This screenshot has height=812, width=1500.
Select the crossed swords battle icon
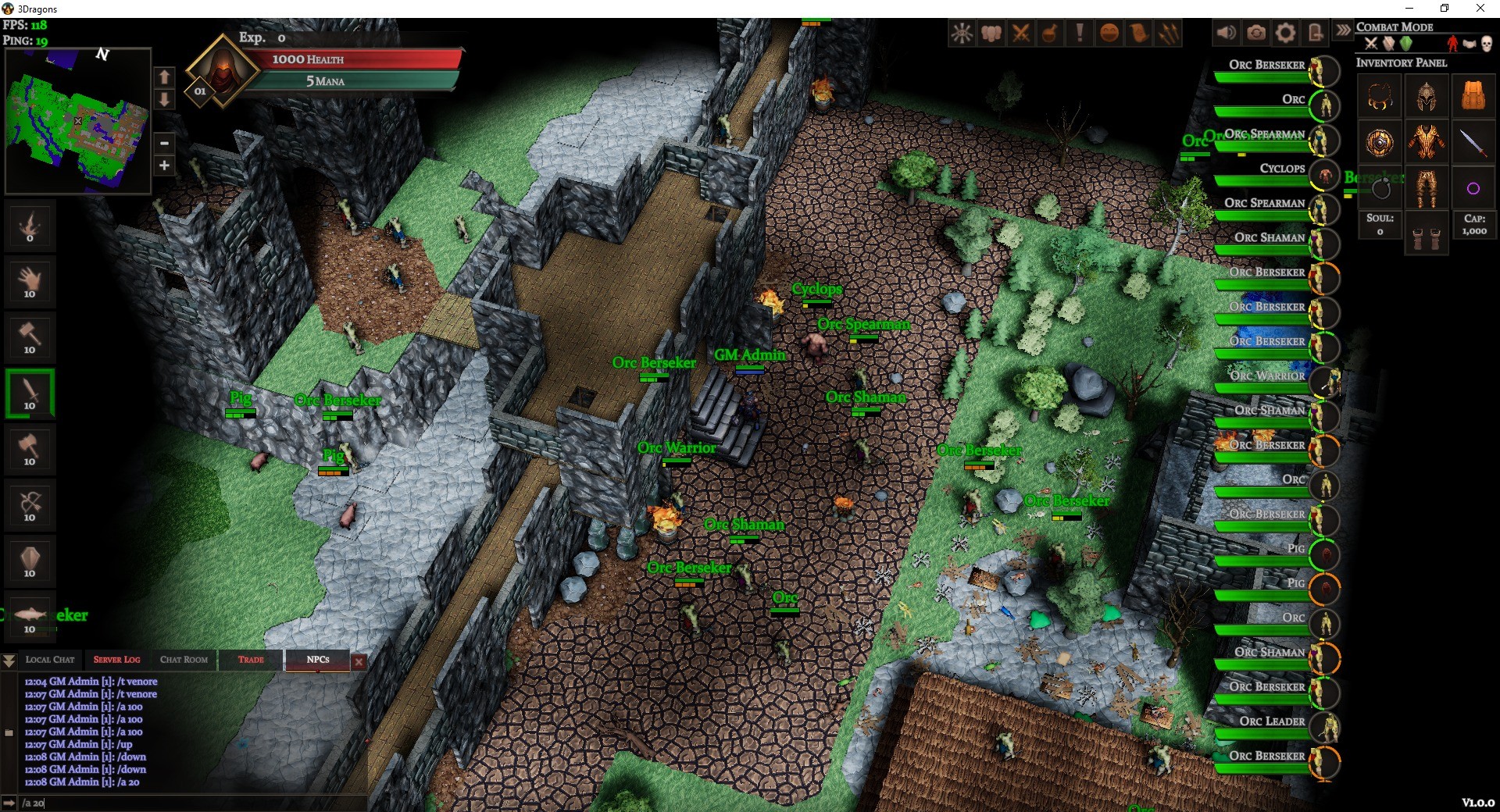pyautogui.click(x=1020, y=33)
